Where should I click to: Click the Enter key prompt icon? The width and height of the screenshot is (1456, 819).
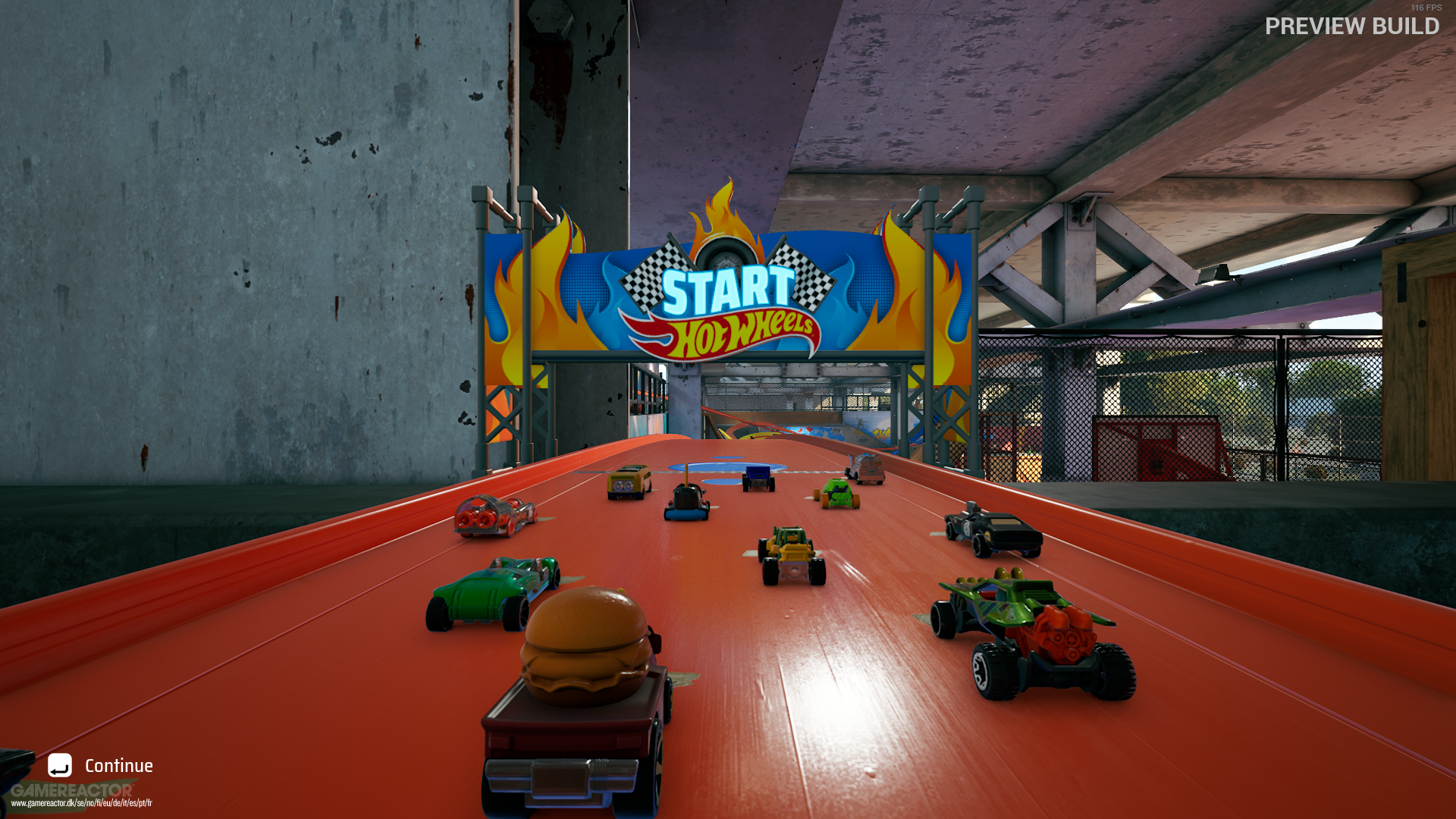61,766
